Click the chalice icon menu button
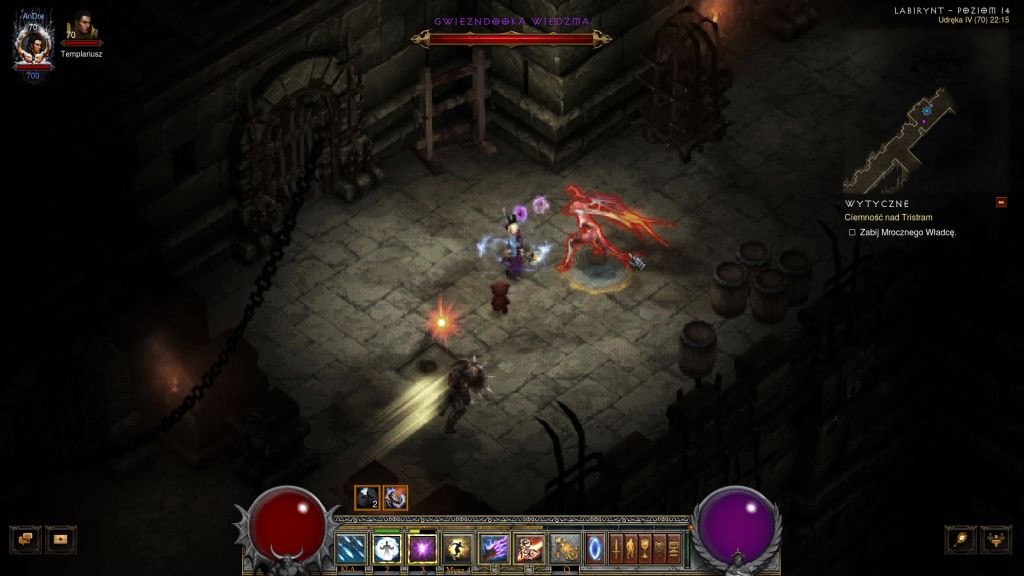The width and height of the screenshot is (1024, 576). [645, 549]
